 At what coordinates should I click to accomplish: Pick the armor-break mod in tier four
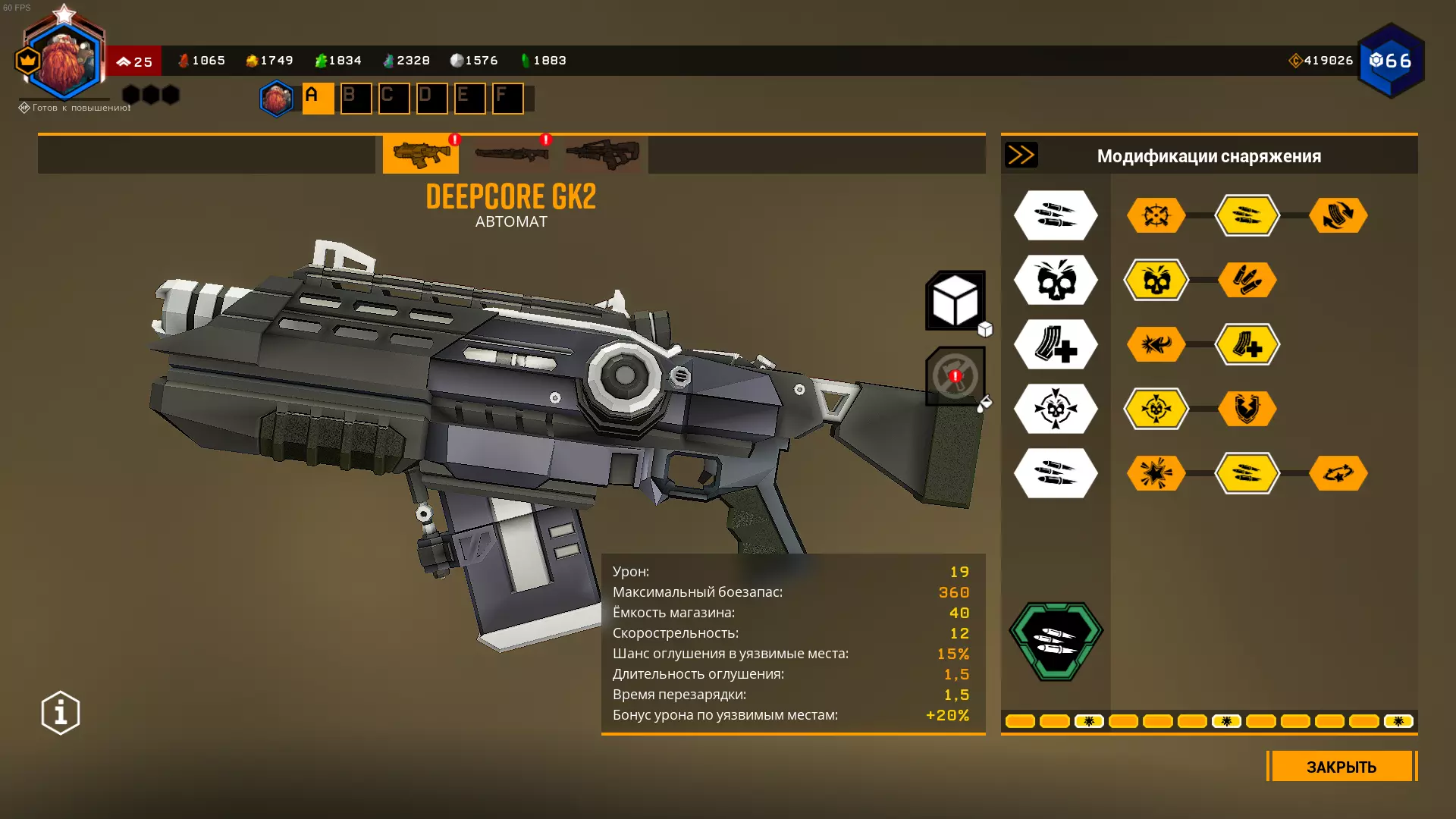1247,409
